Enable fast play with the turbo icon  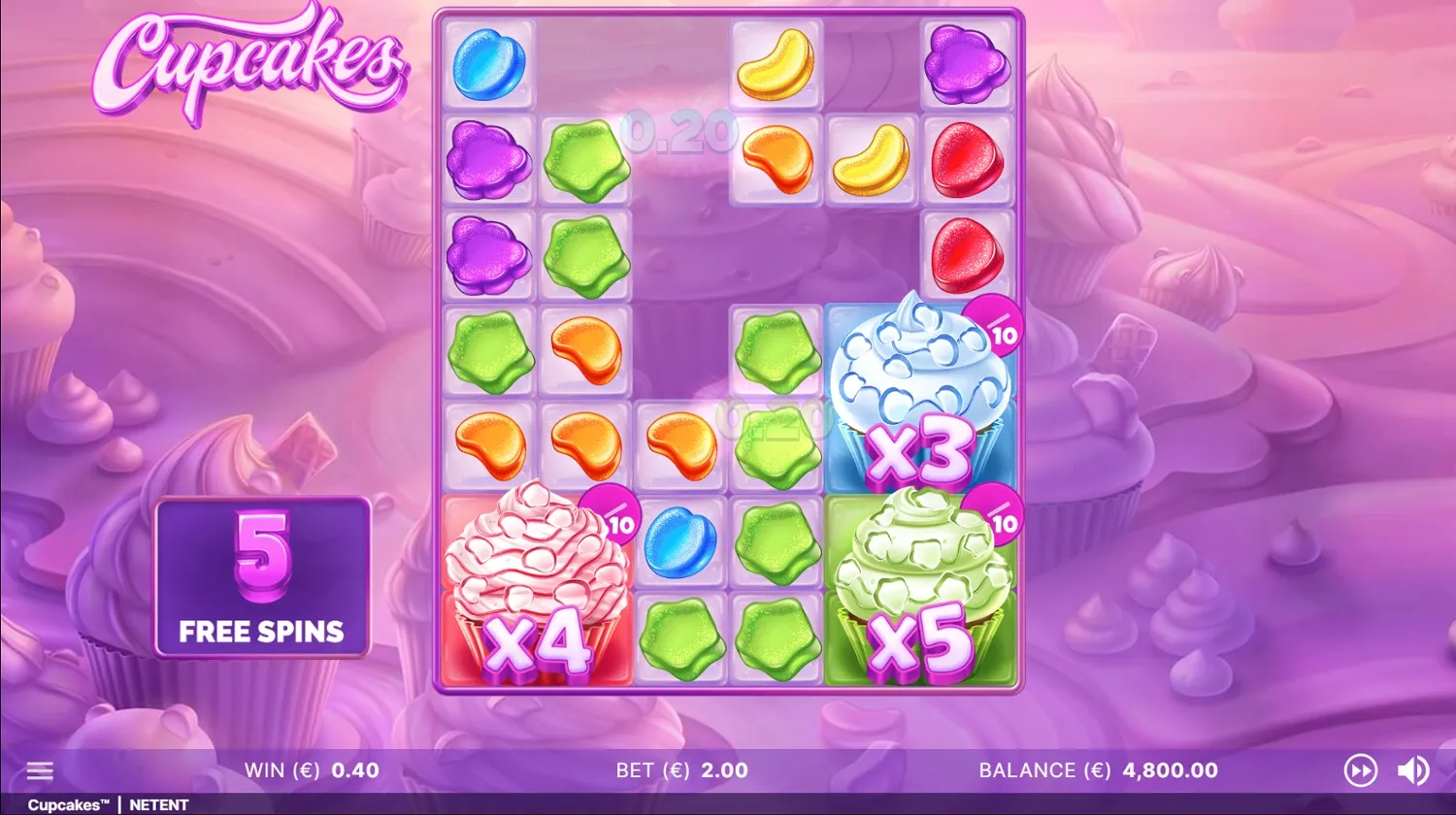[x=1361, y=769]
